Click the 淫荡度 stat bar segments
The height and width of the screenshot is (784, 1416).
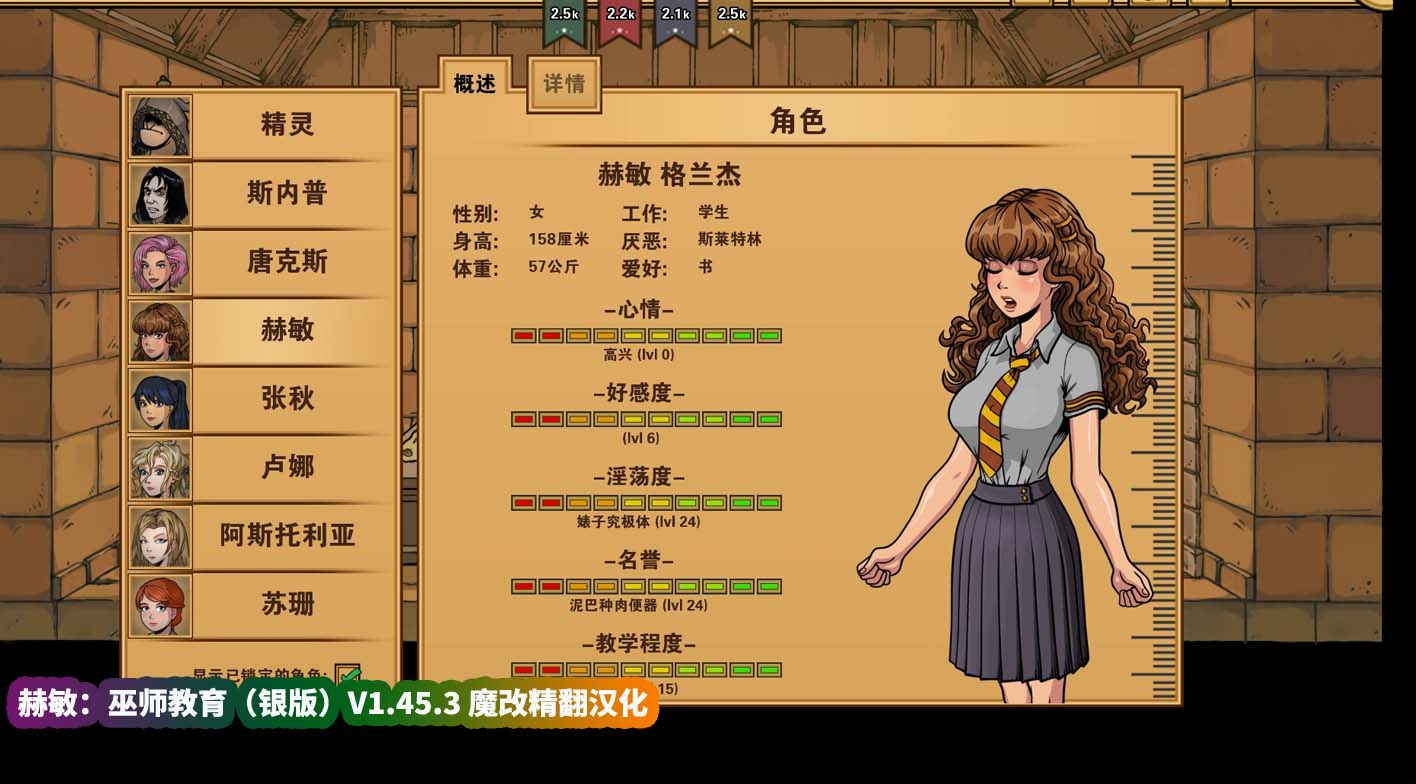tap(644, 503)
